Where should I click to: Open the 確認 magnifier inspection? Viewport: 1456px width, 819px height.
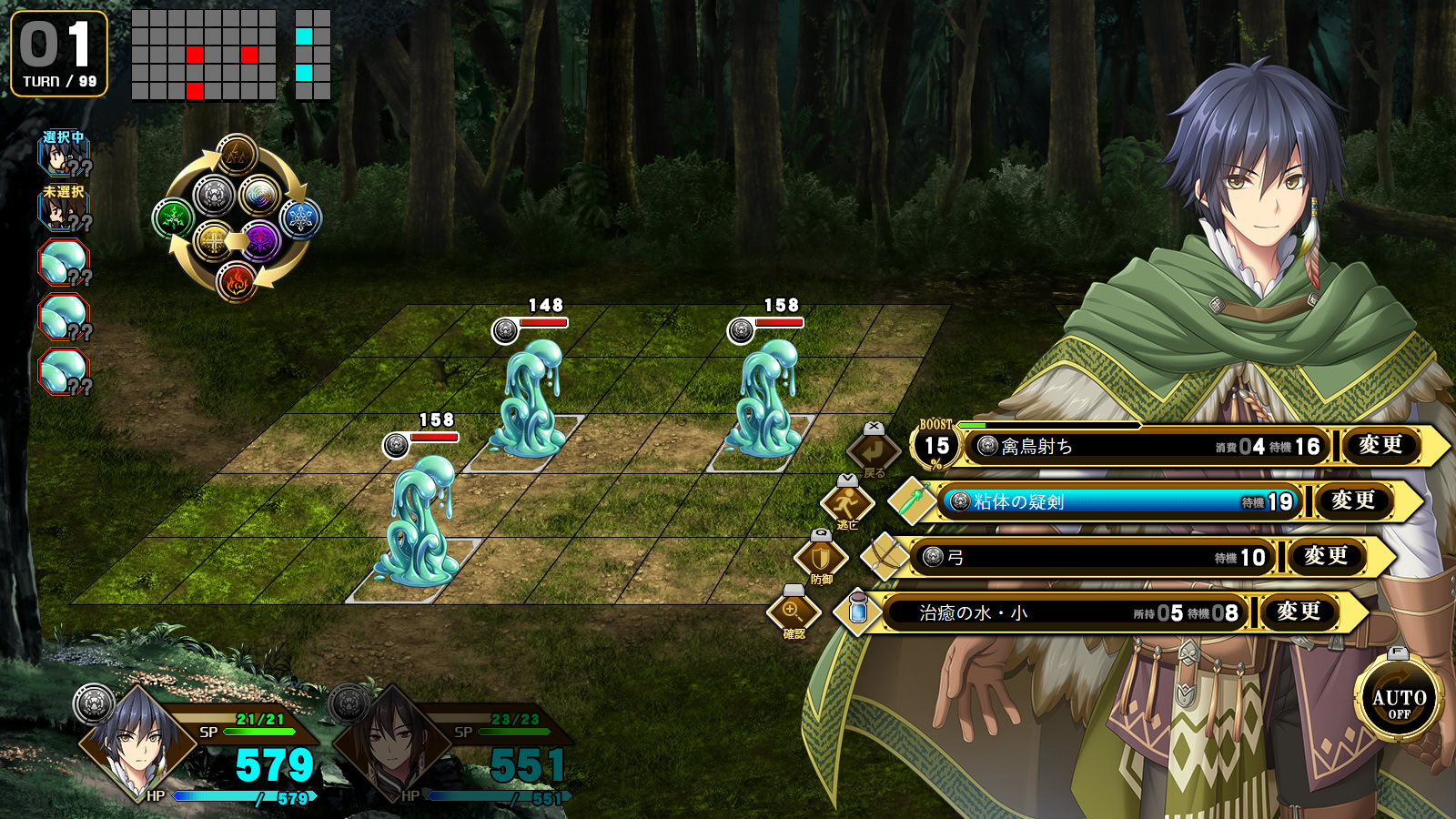794,612
